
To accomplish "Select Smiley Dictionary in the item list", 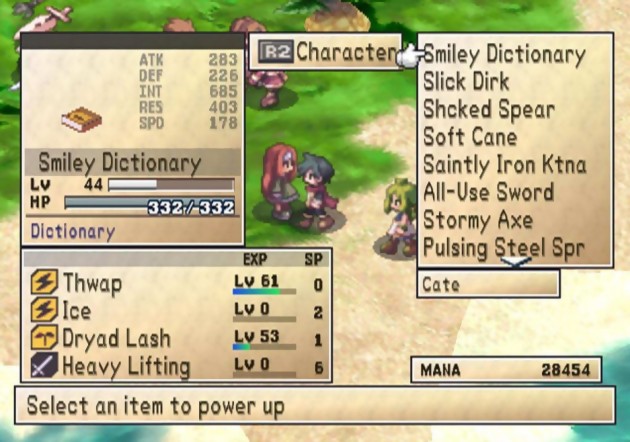I will 503,55.
